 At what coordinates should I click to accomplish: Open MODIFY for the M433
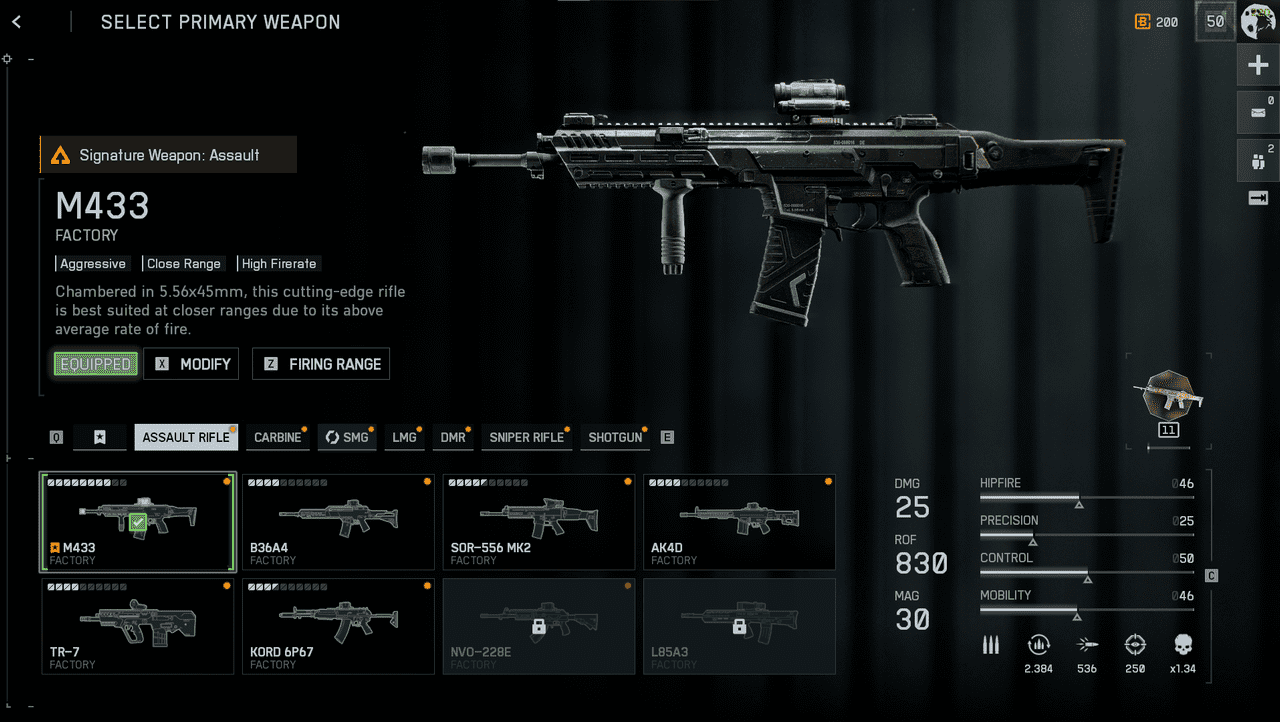[x=191, y=364]
